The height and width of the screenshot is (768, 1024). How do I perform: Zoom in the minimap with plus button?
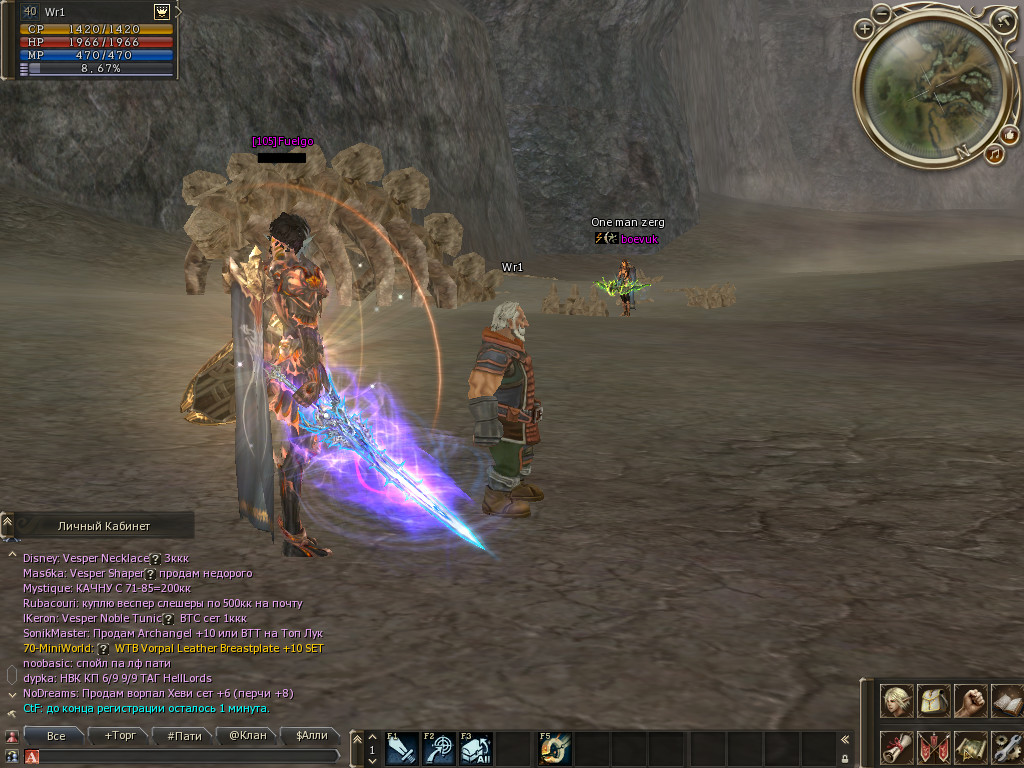coord(865,30)
